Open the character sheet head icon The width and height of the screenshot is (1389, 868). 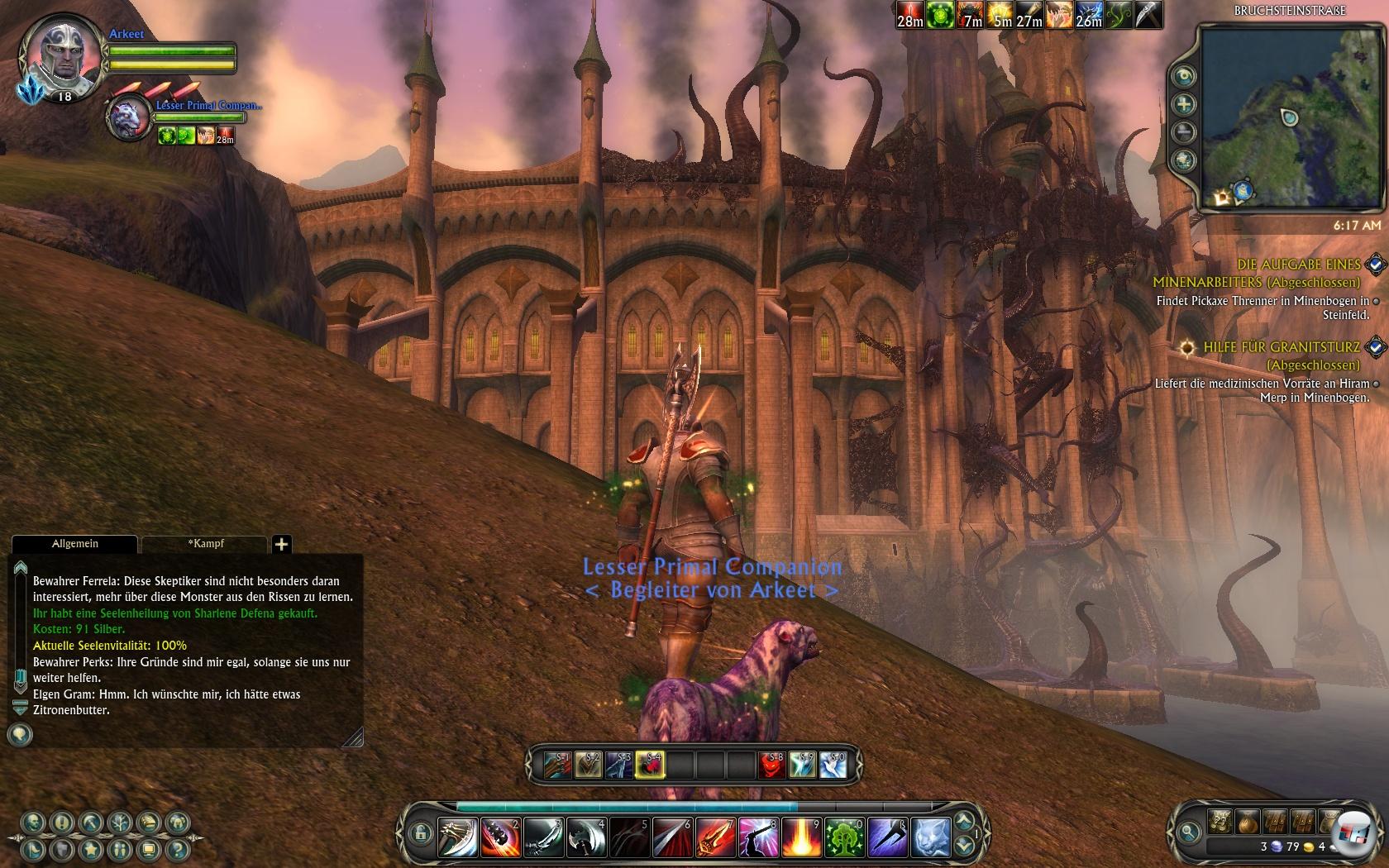(x=33, y=823)
